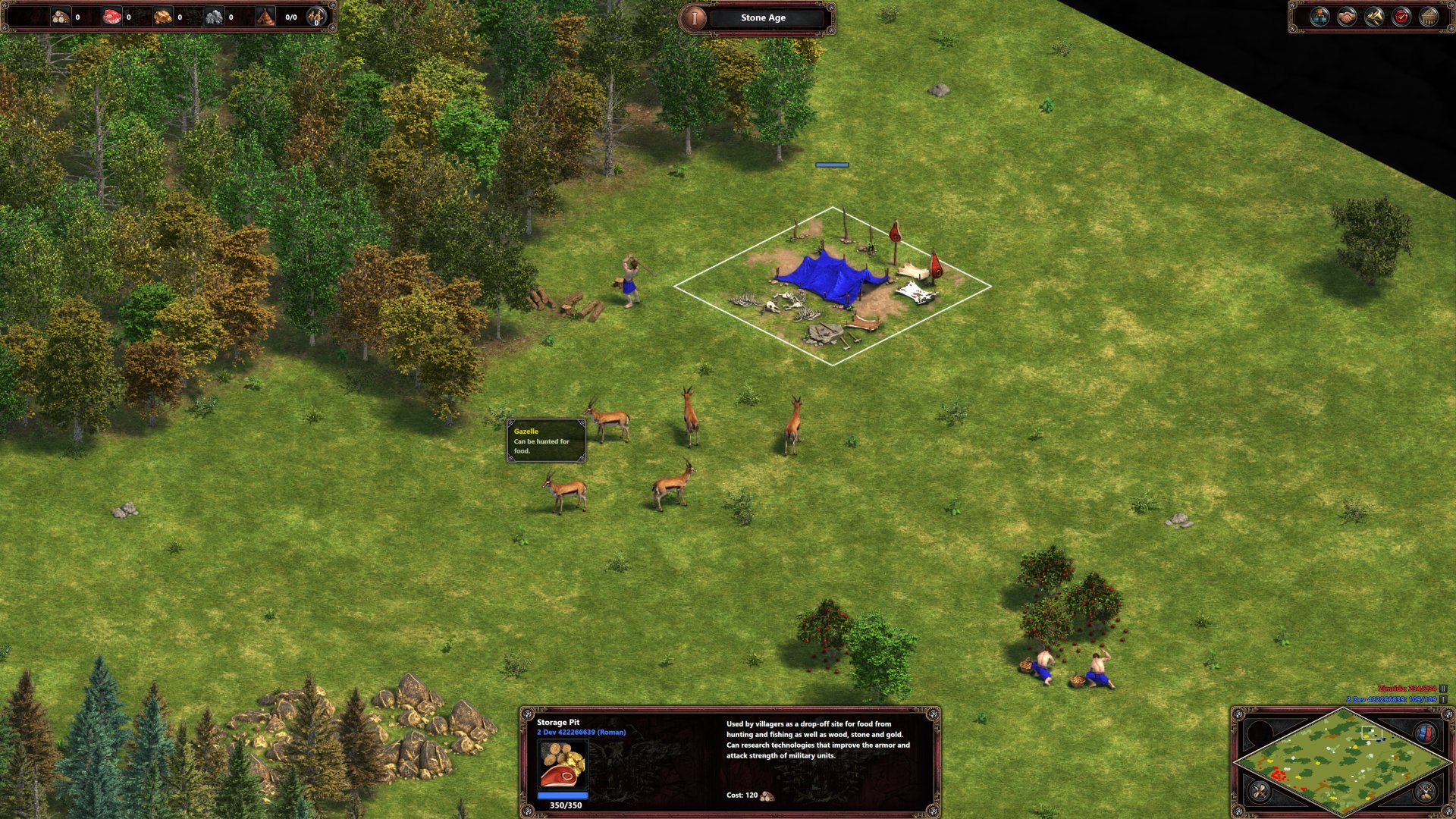Viewport: 1456px width, 819px height.
Task: Open the chat horn icon at top right
Action: tap(1373, 17)
